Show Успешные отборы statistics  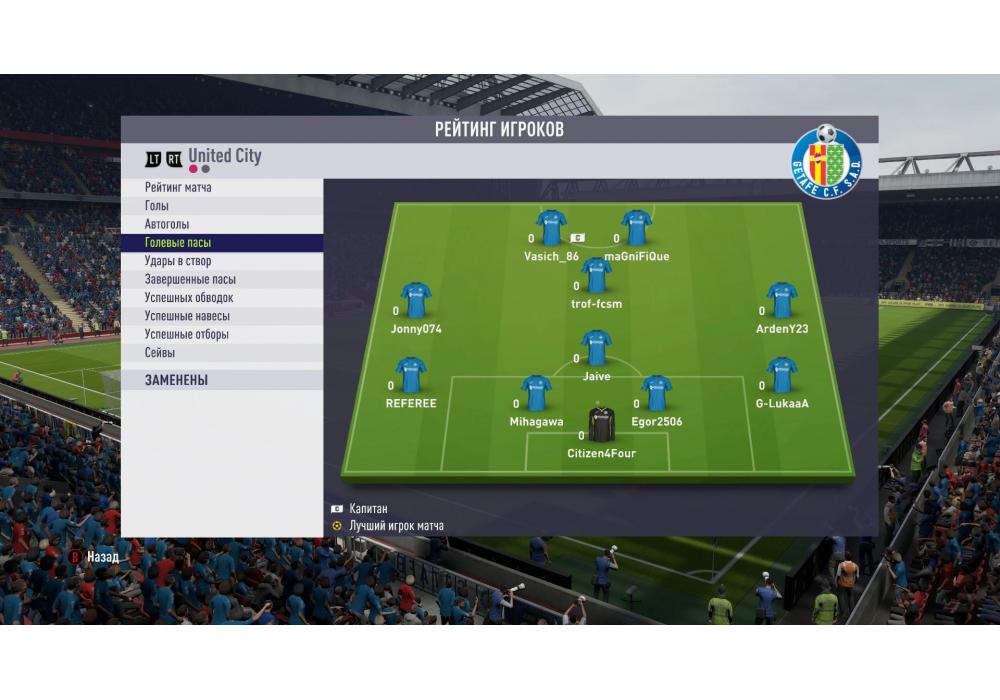pyautogui.click(x=187, y=335)
